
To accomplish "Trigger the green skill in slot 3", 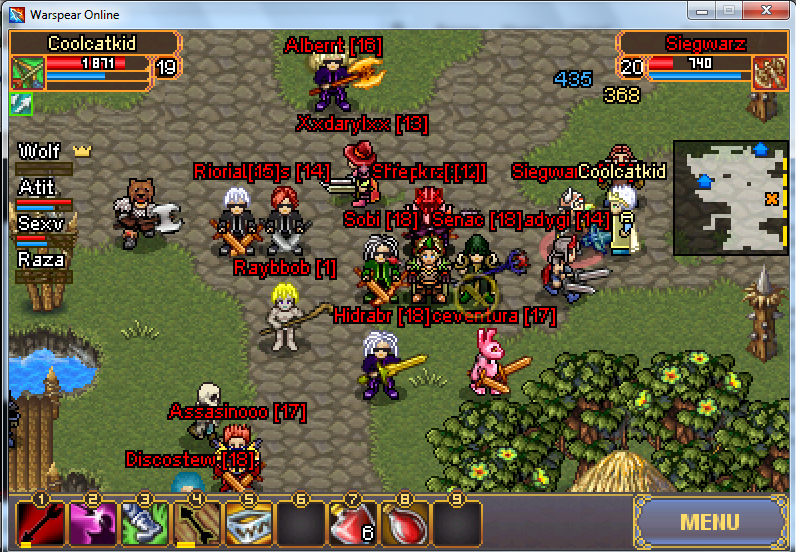I will [x=144, y=523].
